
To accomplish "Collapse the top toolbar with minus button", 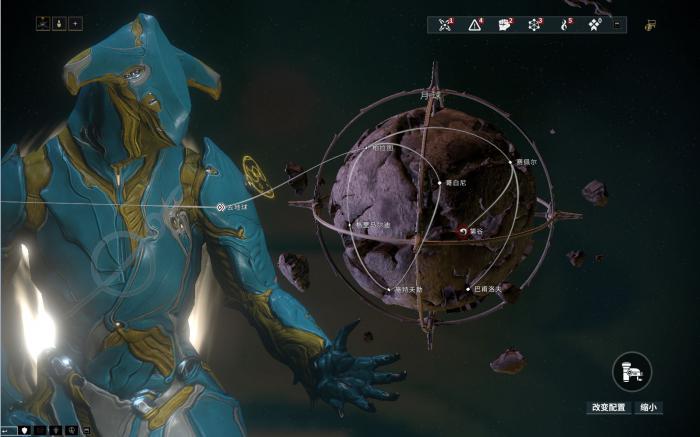I will click(x=617, y=24).
